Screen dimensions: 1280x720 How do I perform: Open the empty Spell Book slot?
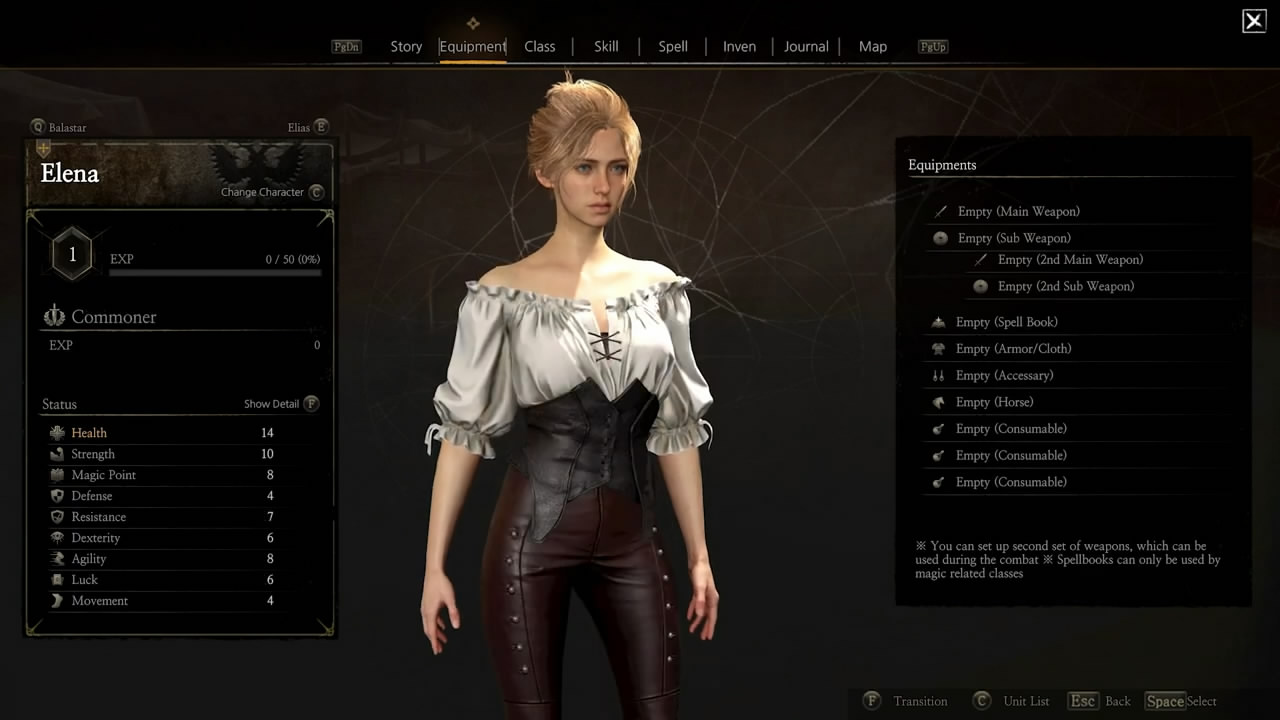pyautogui.click(x=1006, y=322)
